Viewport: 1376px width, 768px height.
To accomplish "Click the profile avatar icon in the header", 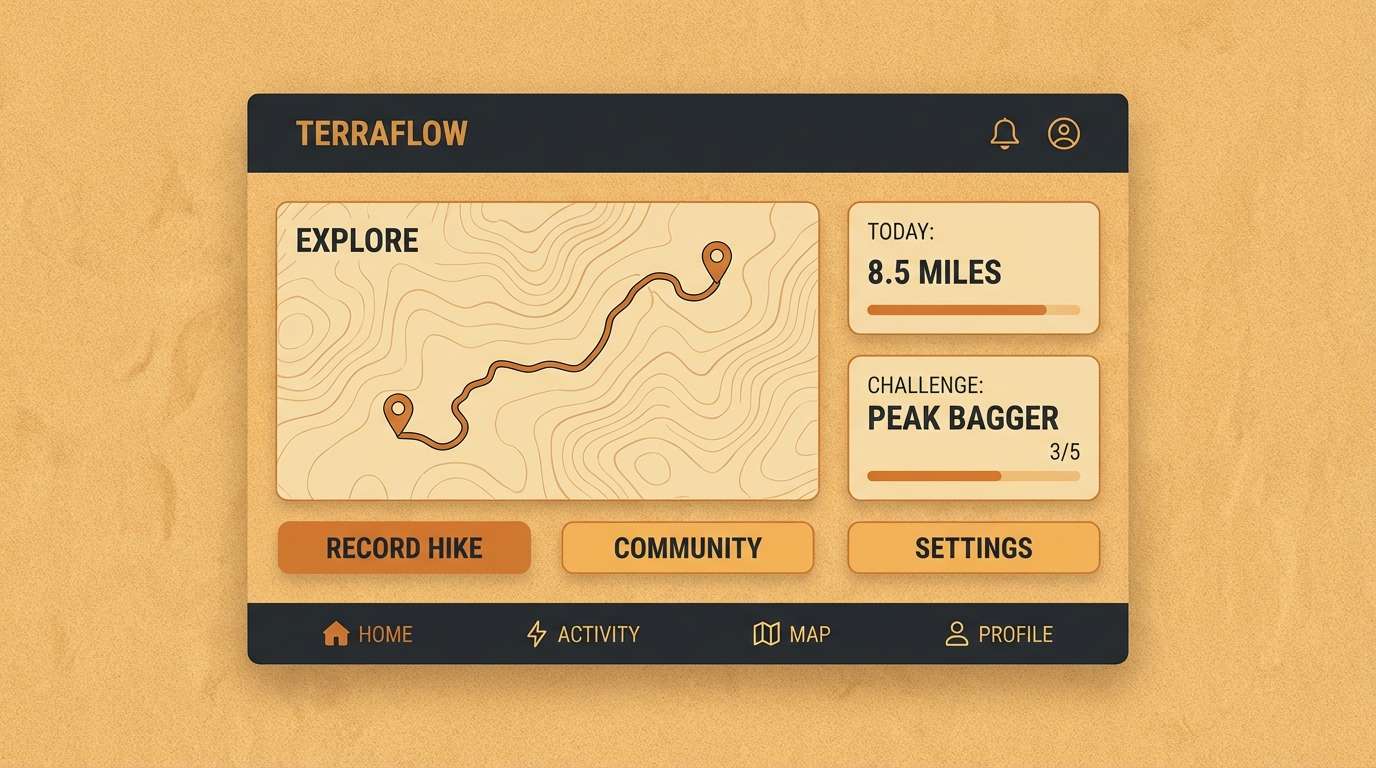I will [1064, 133].
